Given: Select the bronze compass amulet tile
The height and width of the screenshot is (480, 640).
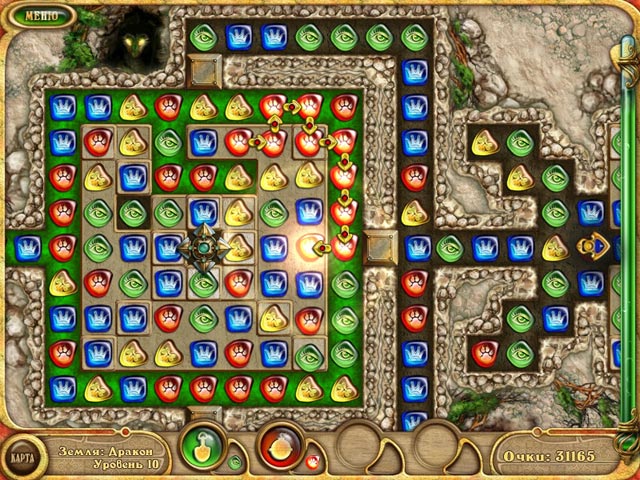Looking at the screenshot, I should click(x=204, y=248).
